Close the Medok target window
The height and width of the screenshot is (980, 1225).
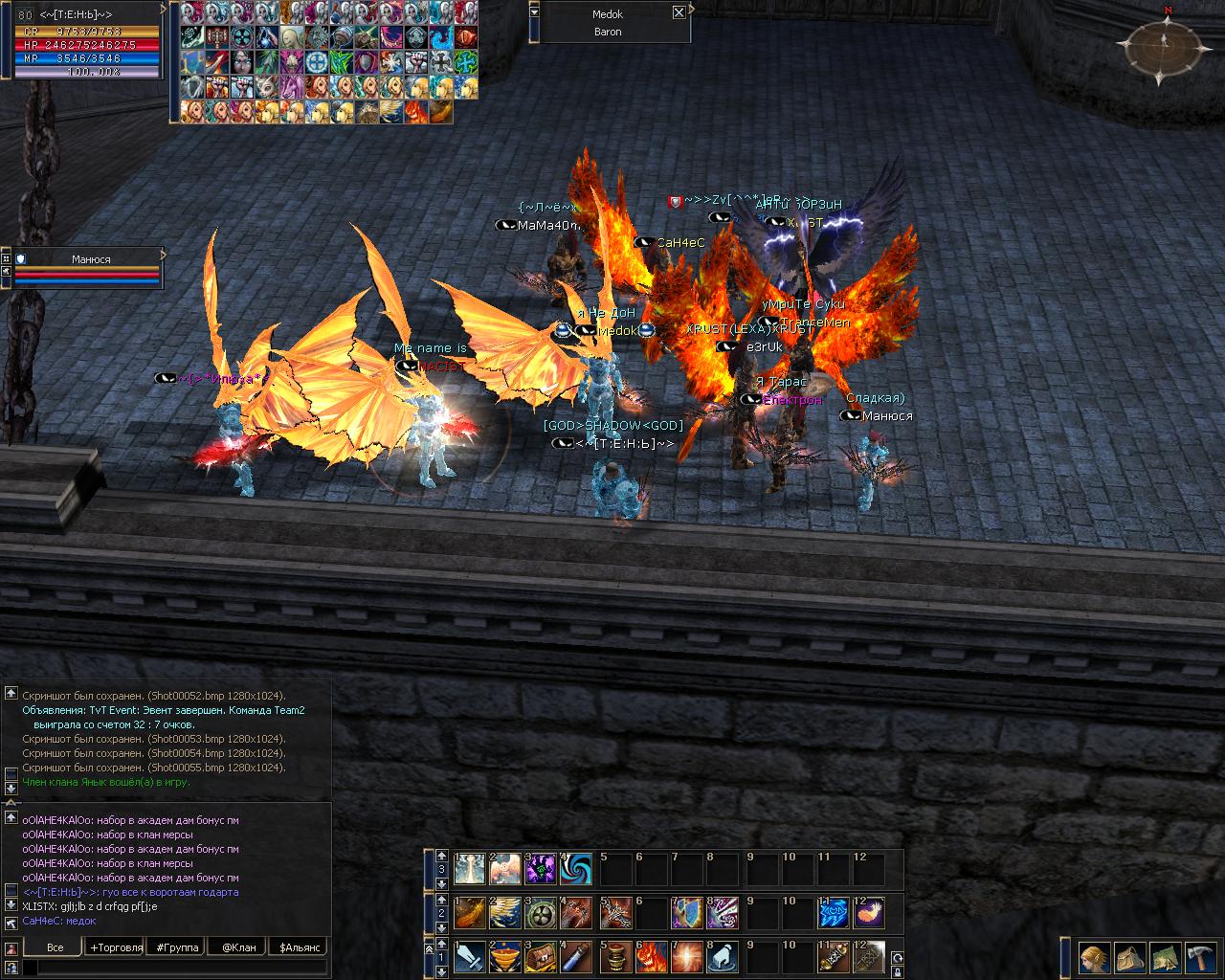[x=679, y=13]
